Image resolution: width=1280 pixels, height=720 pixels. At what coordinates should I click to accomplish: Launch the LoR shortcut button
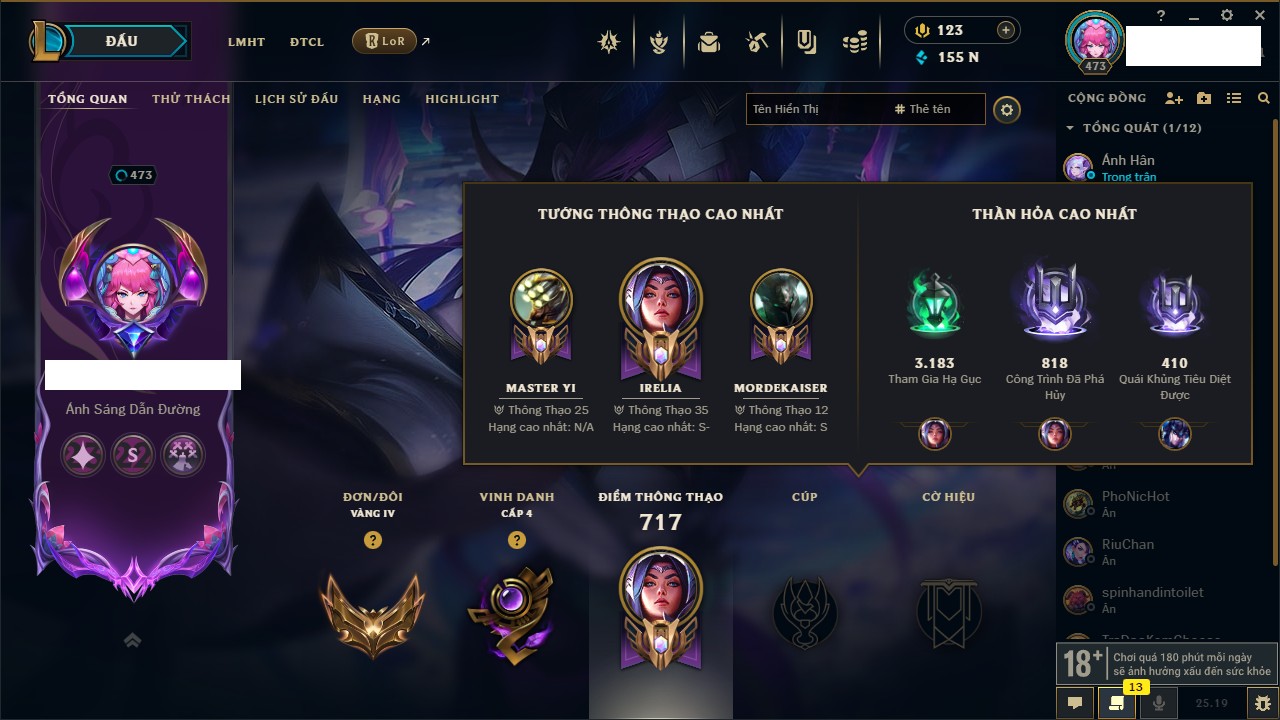[384, 41]
